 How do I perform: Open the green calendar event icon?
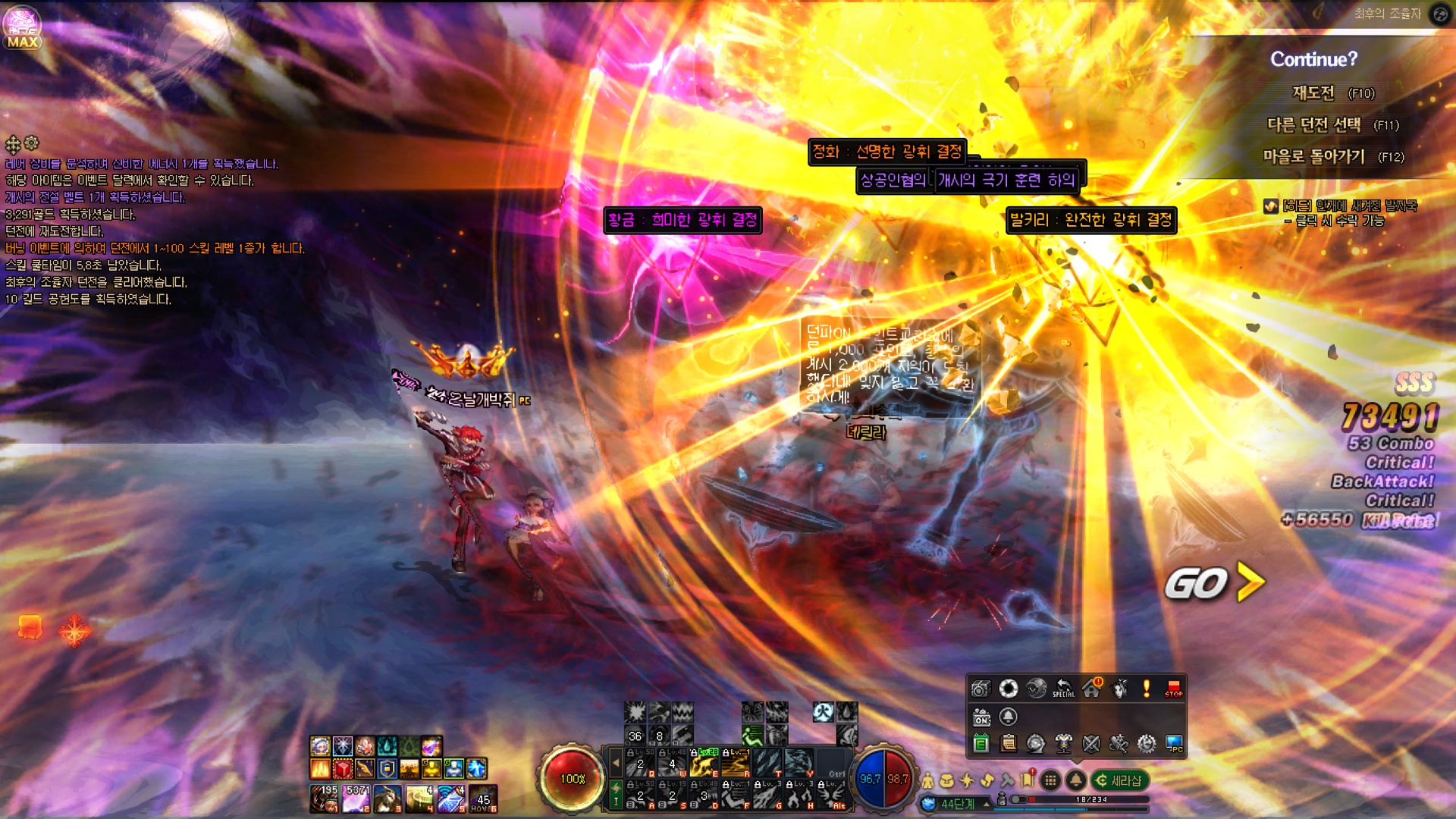coord(981,744)
